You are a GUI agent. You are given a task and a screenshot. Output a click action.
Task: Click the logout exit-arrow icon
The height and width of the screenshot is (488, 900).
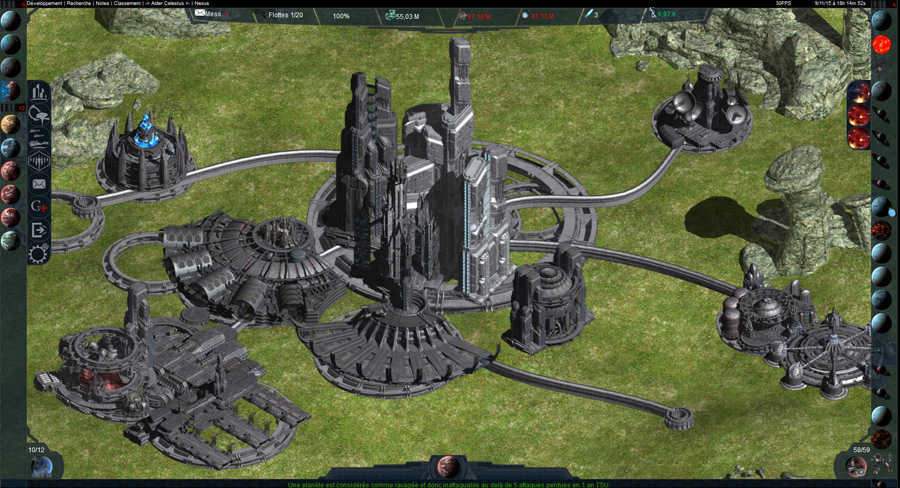(x=39, y=230)
